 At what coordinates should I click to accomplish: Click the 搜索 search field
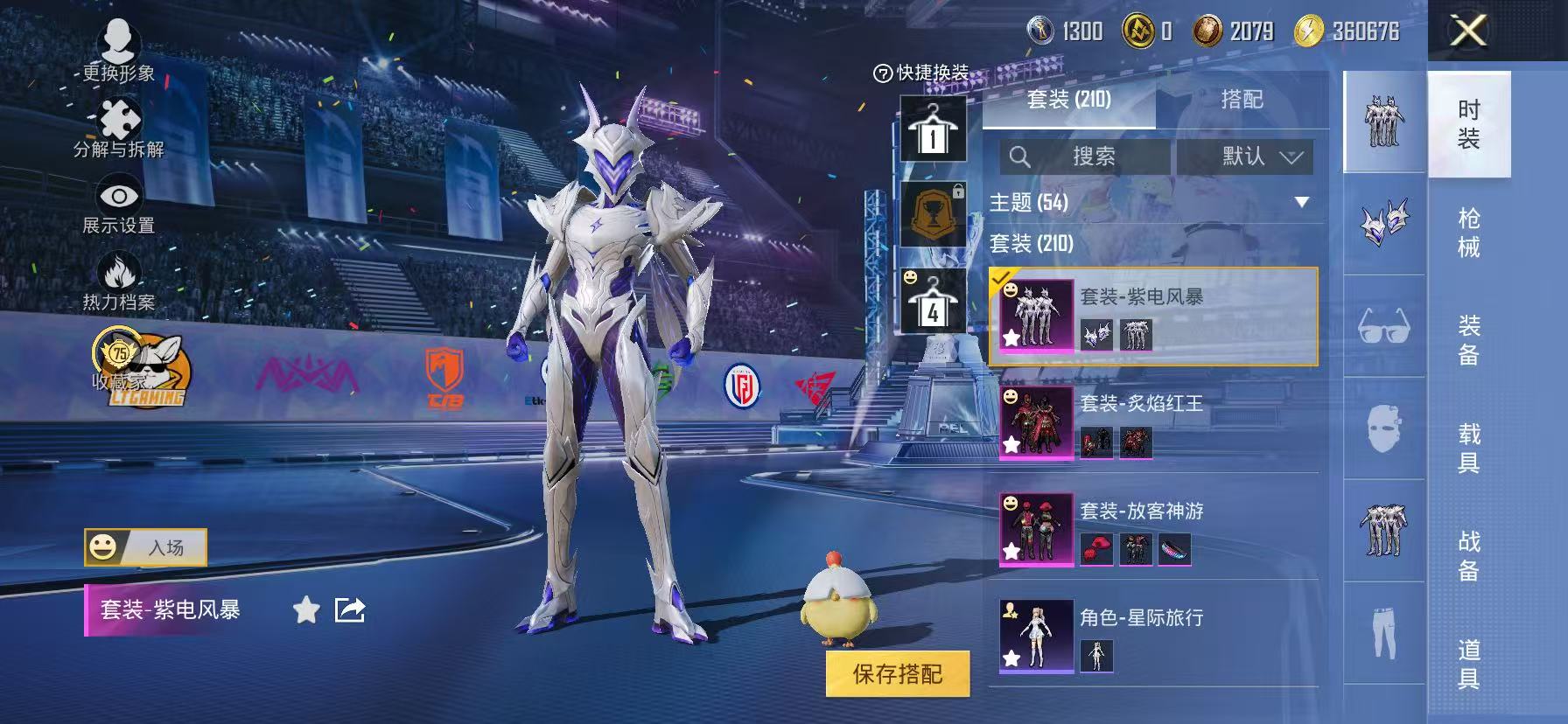(x=1085, y=157)
